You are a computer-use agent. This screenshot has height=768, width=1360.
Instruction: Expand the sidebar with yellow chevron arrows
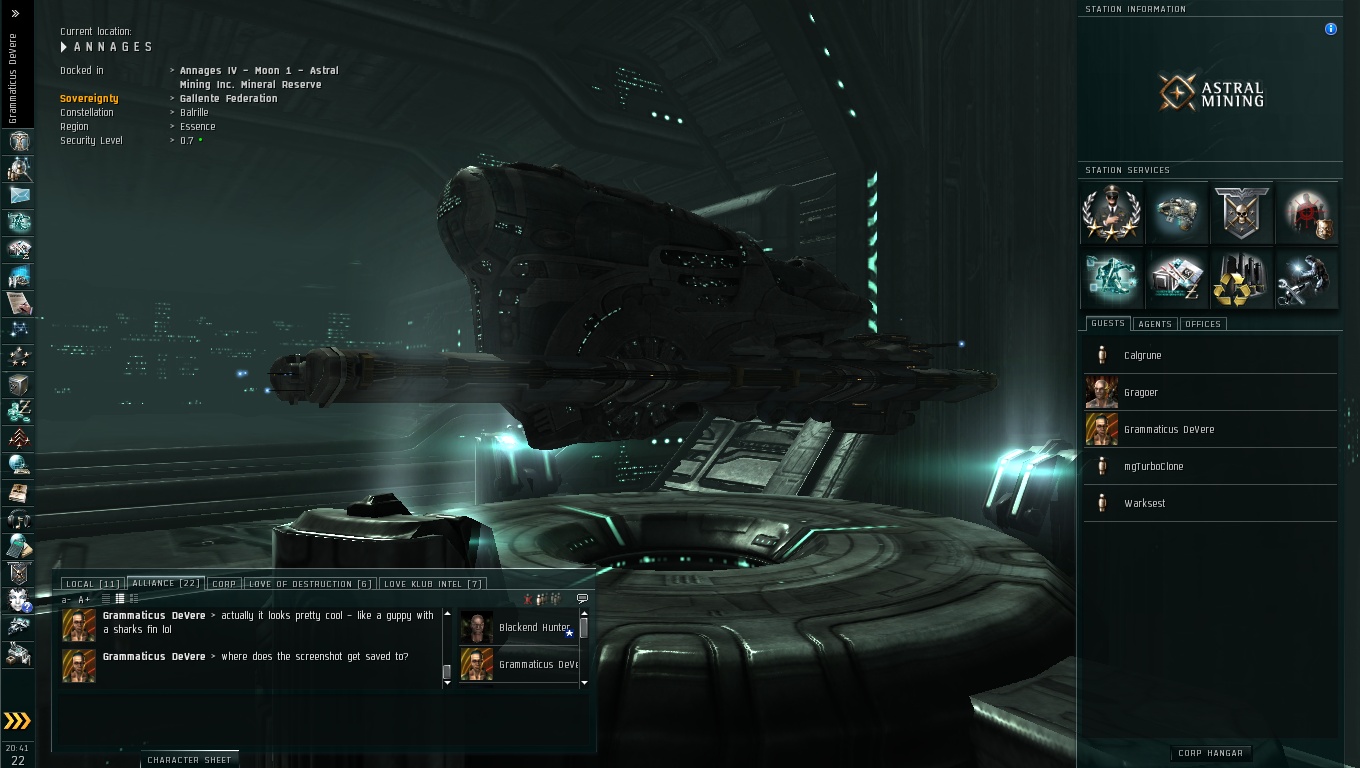(17, 721)
